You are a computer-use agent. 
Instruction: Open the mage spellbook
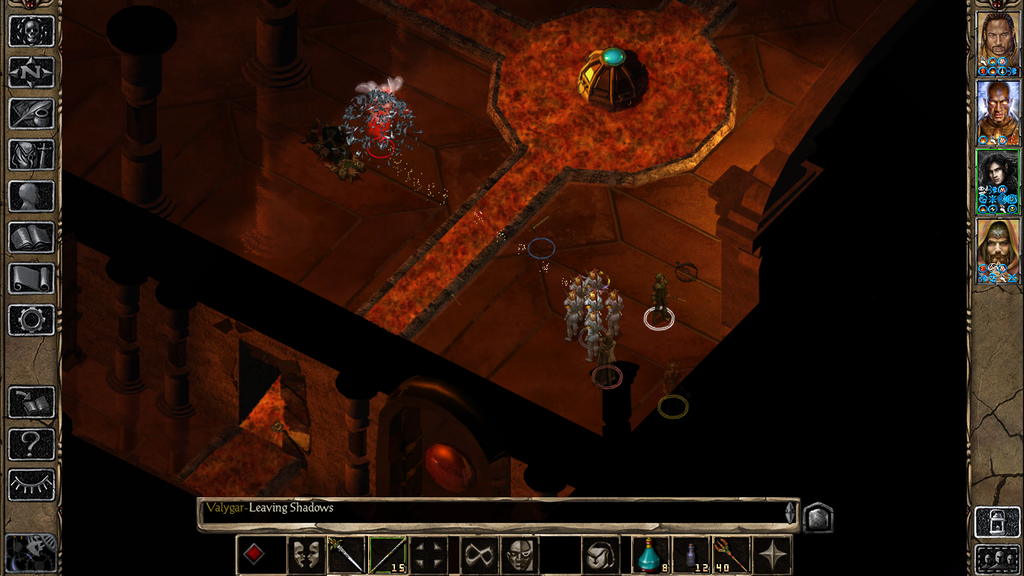click(31, 237)
